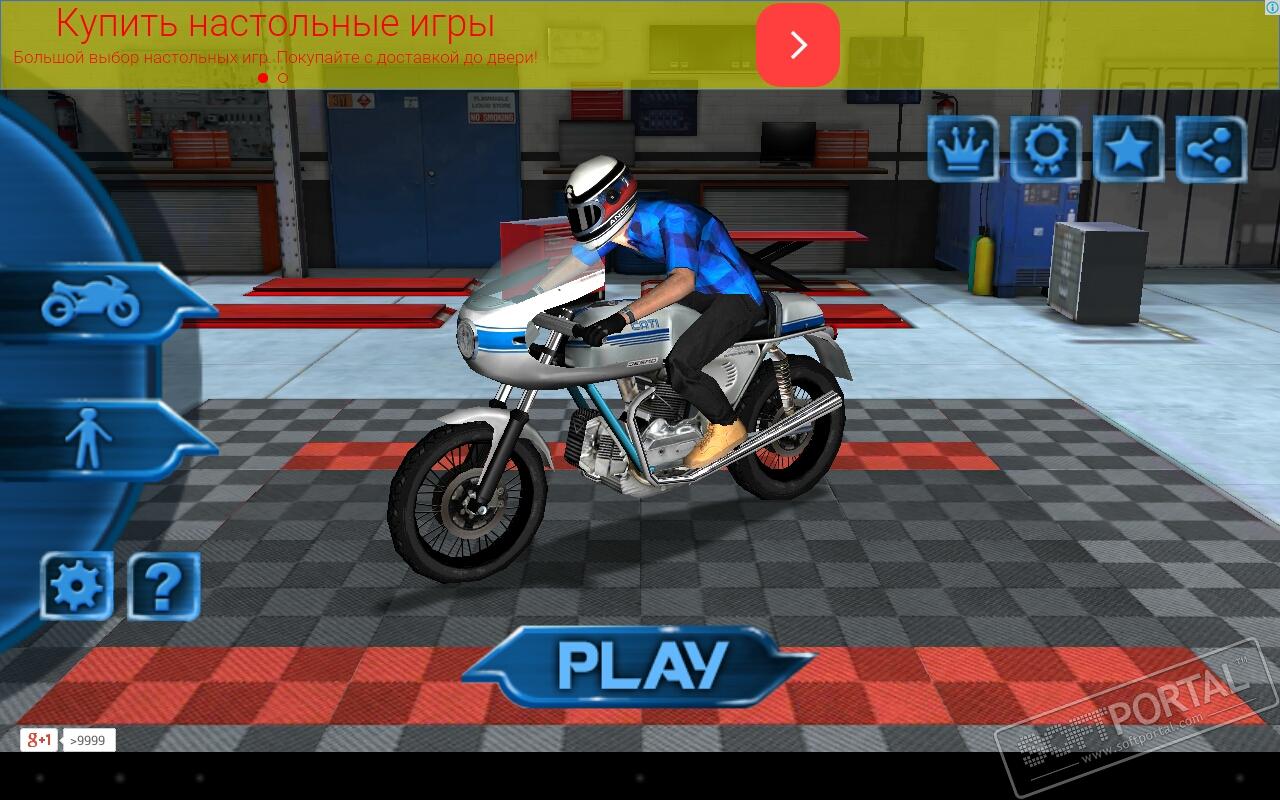Viewport: 1280px width, 800px height.
Task: Click the star rating icon
Action: 1128,149
